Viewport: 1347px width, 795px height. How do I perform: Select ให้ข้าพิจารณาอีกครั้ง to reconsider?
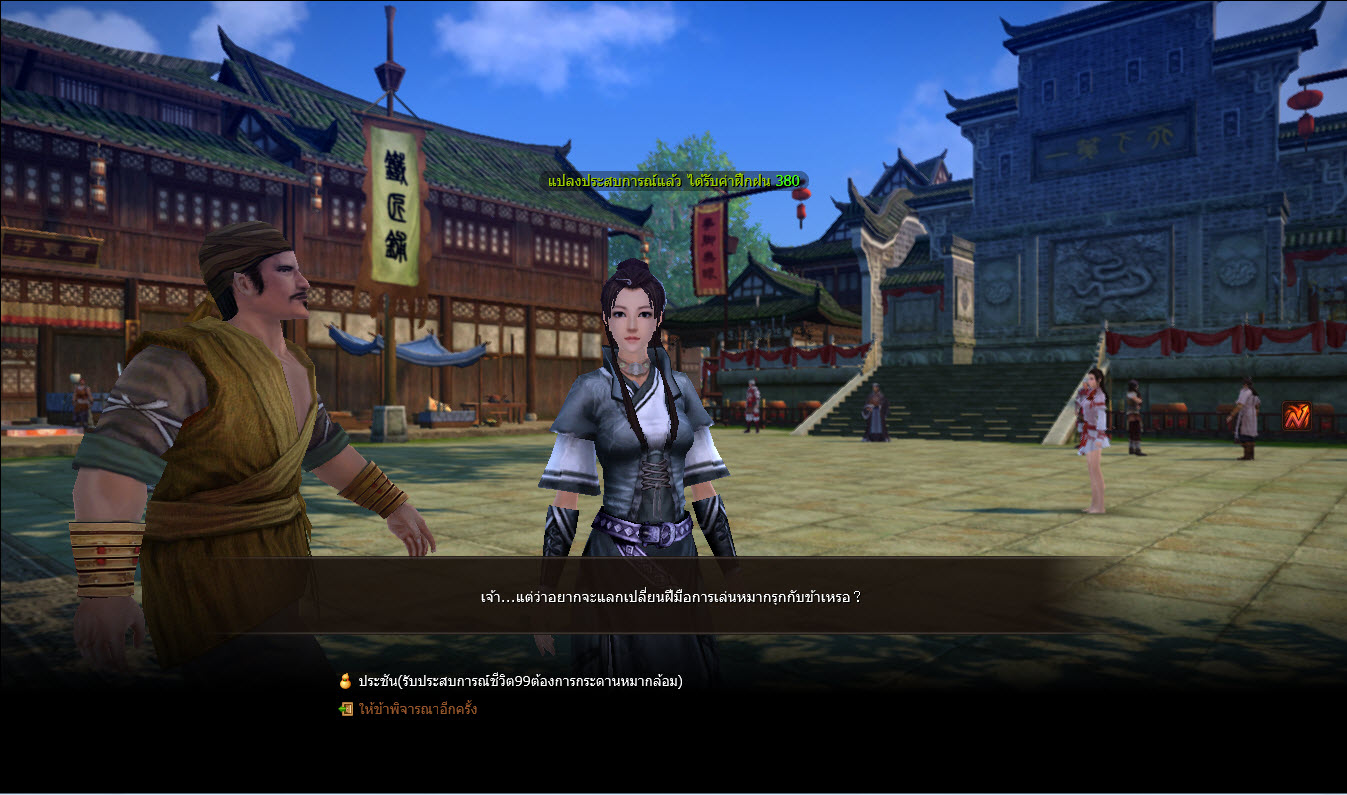417,709
